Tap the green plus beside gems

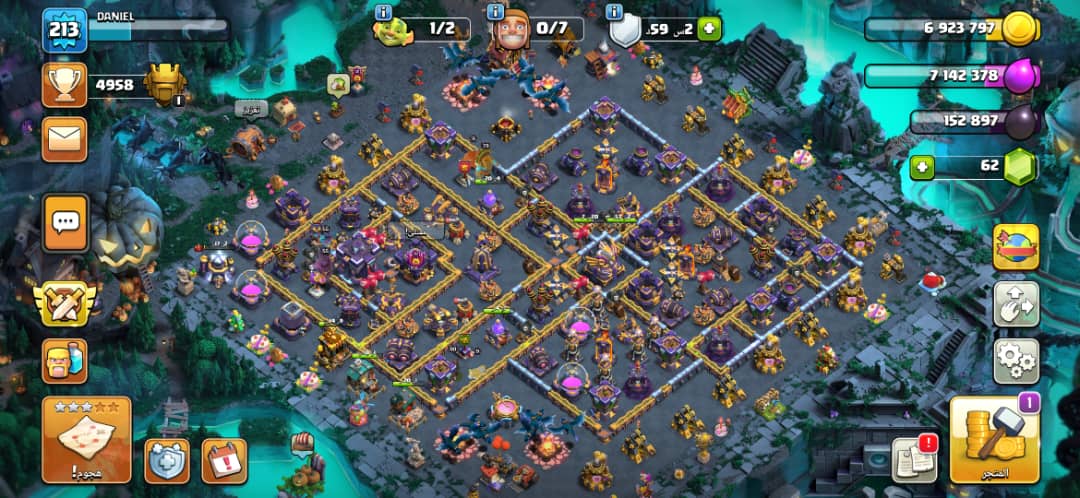coord(922,165)
